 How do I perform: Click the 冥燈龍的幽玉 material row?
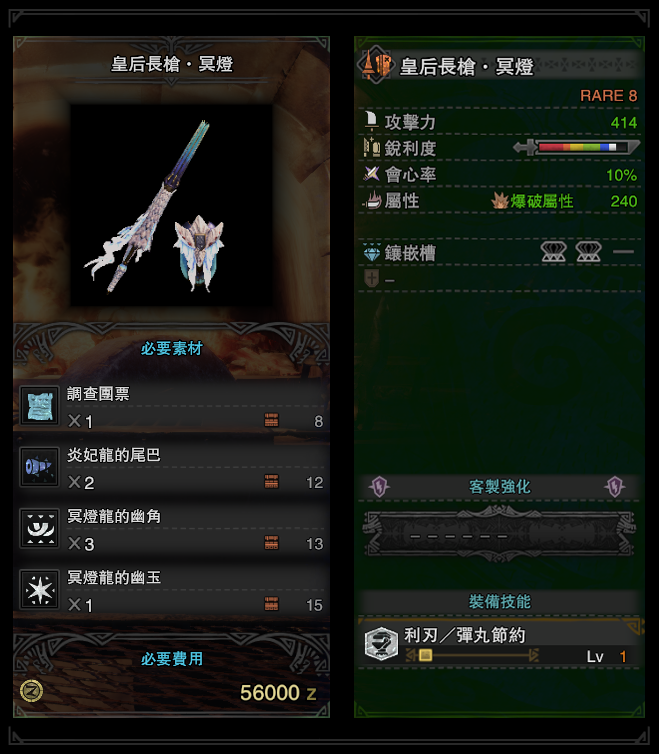[172, 591]
